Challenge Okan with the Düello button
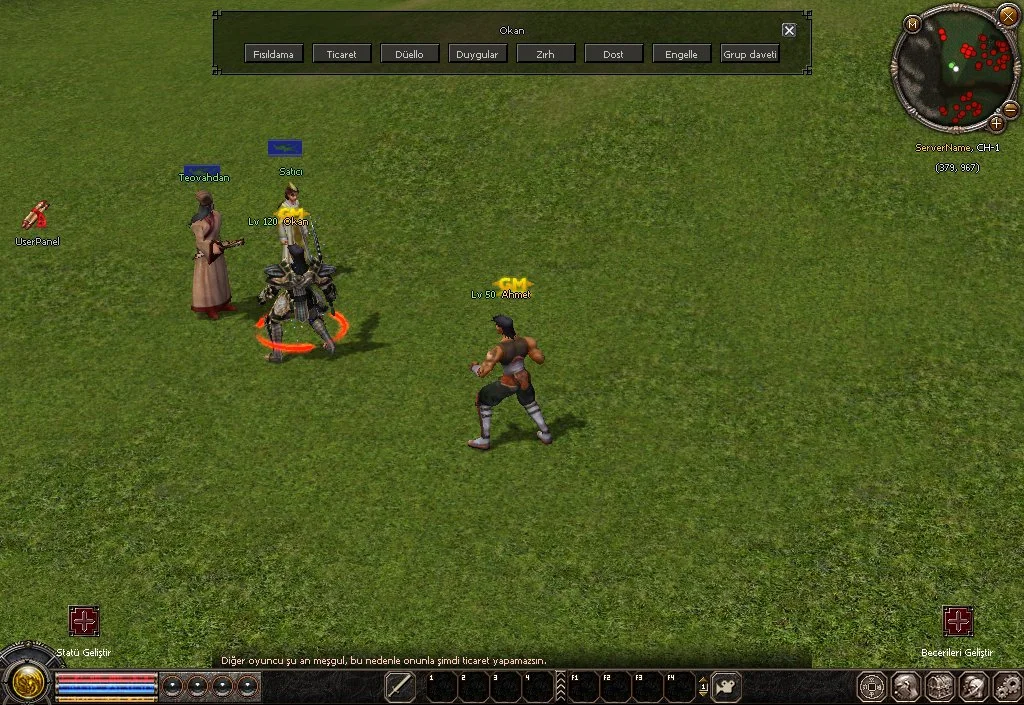 [410, 54]
